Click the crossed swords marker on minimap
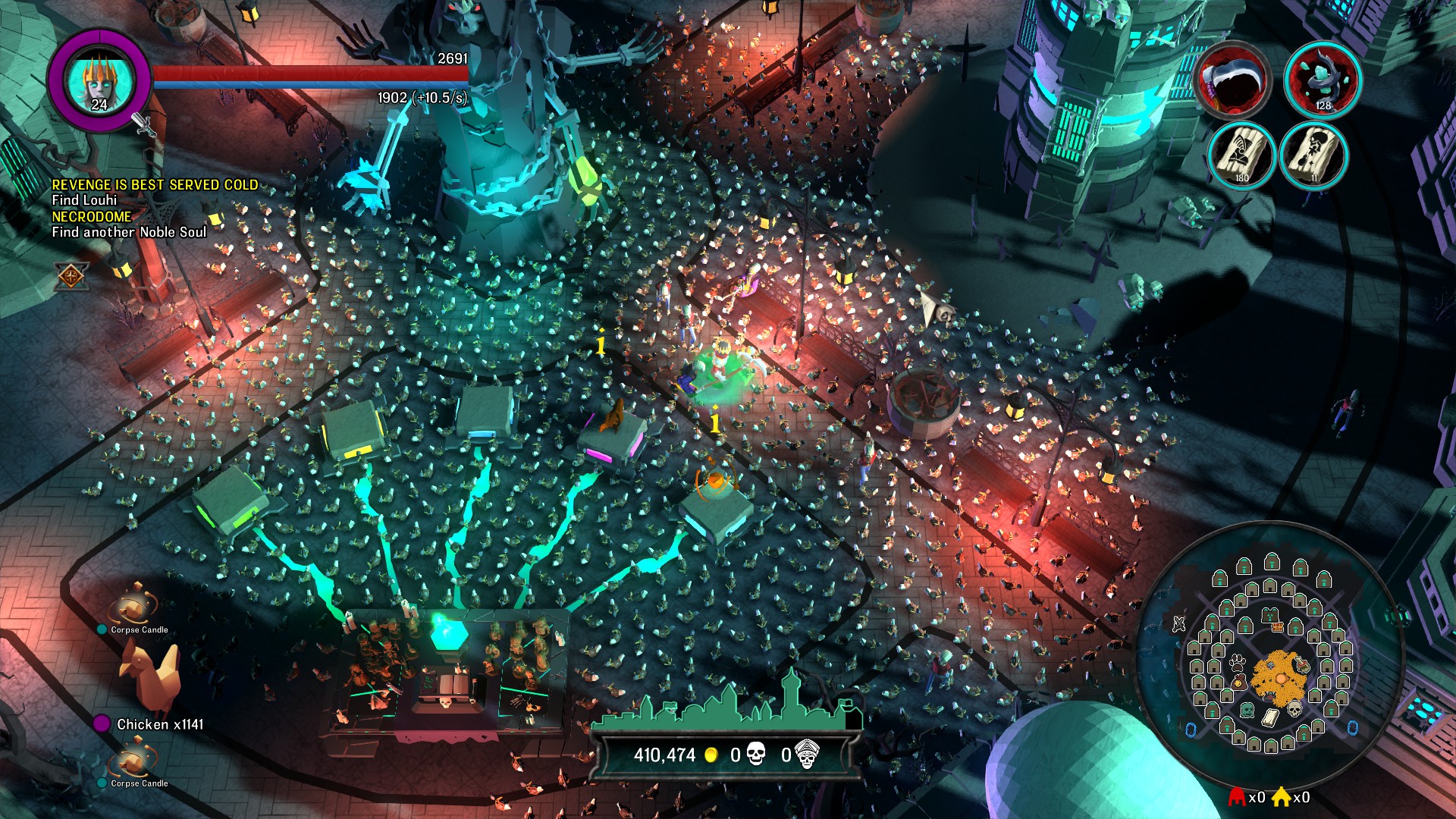 pyautogui.click(x=1178, y=624)
